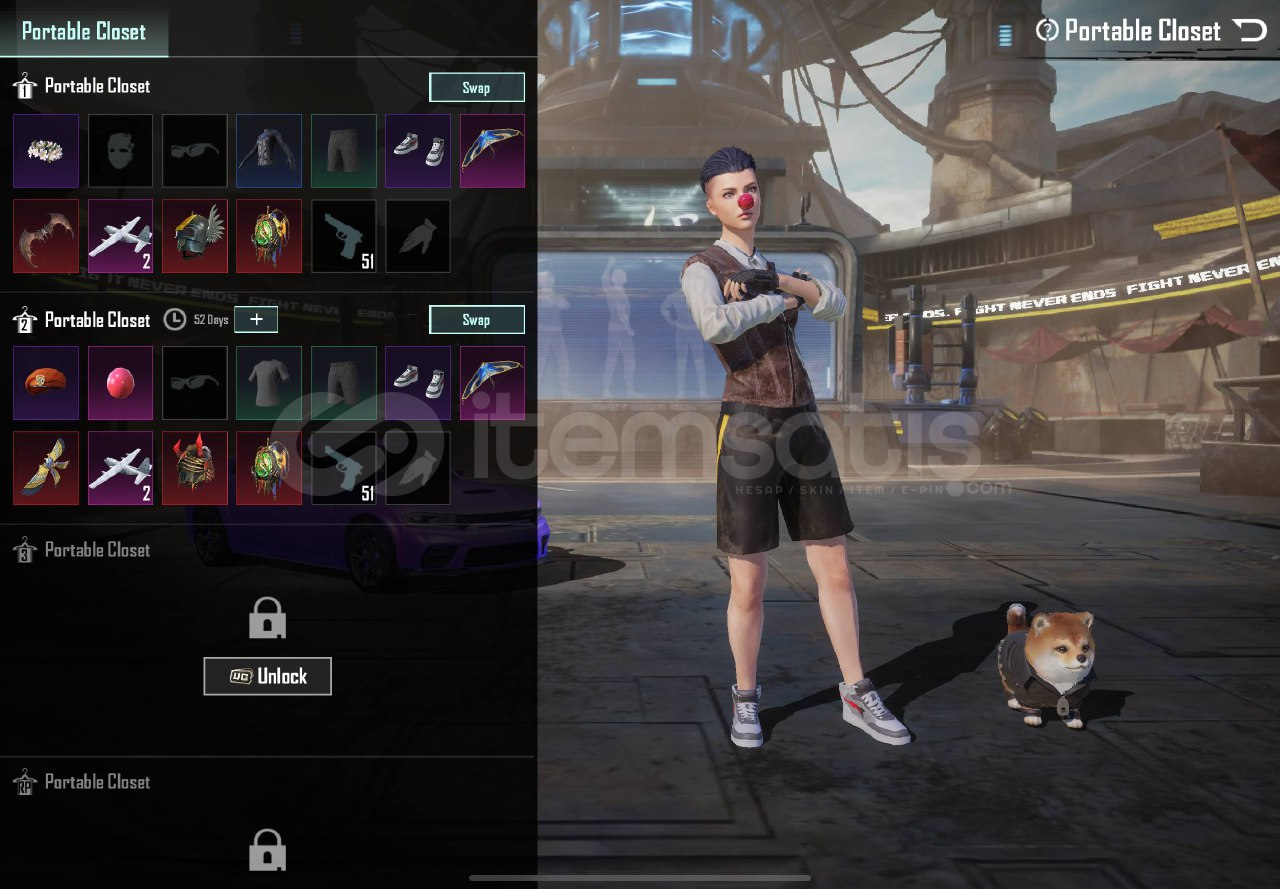Extend closet duration with the plus button

point(256,320)
